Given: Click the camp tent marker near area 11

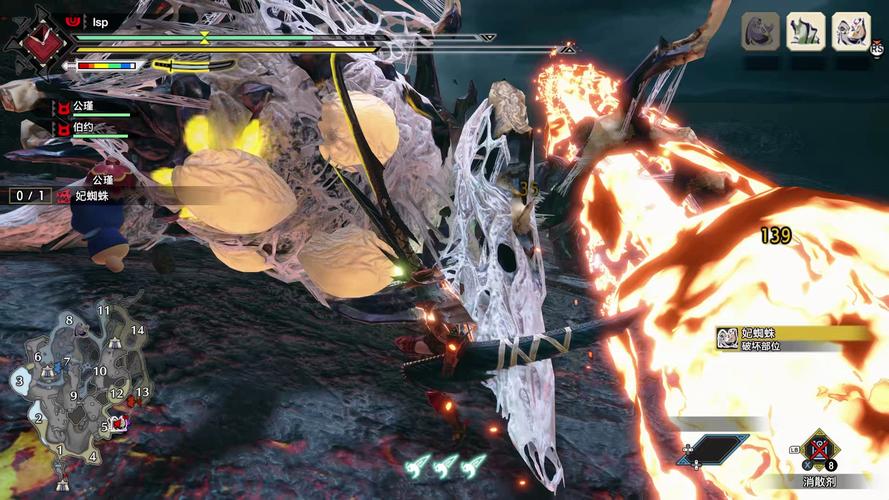Looking at the screenshot, I should [x=117, y=343].
